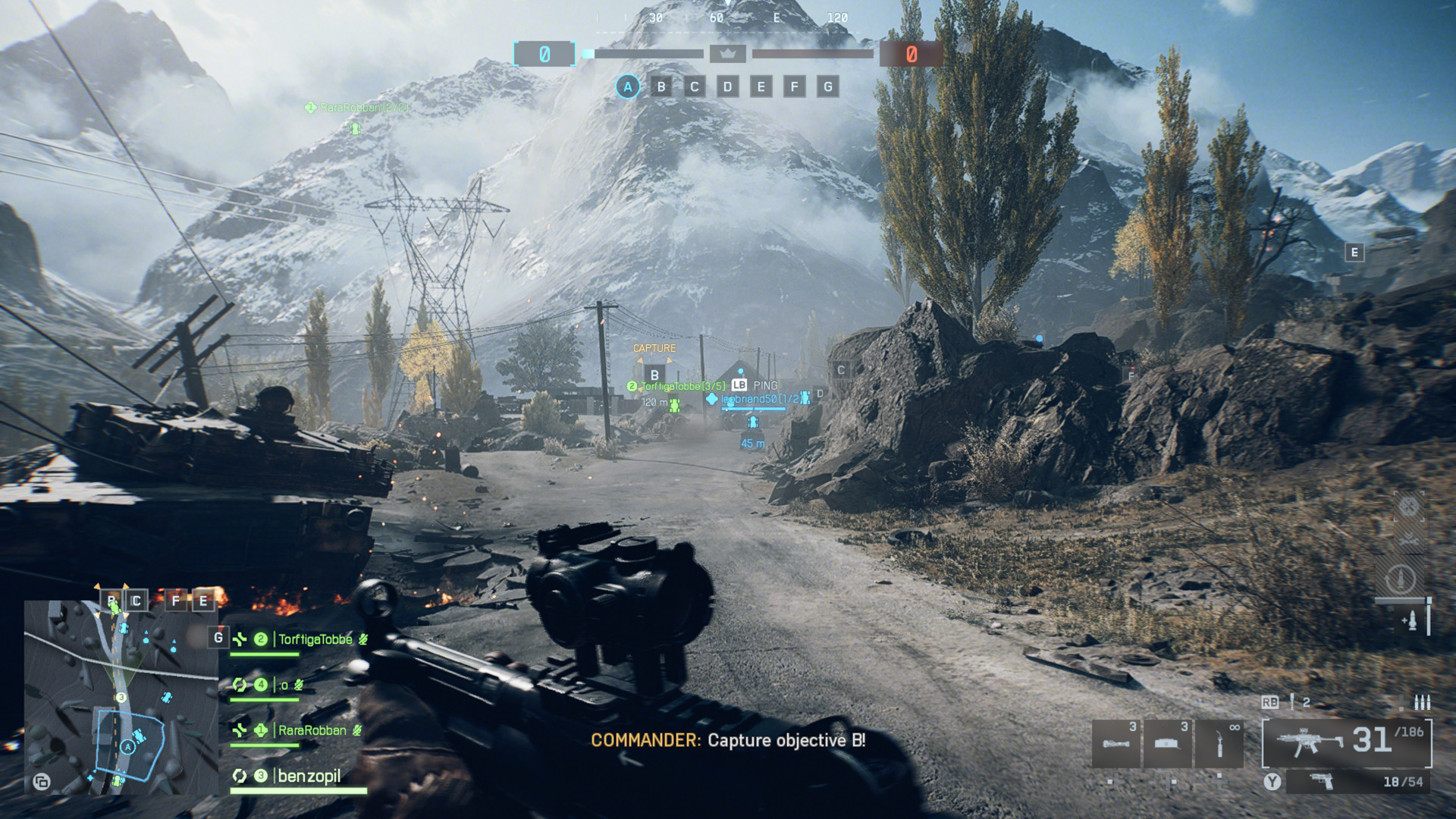This screenshot has width=1456, height=819.
Task: Click the minimap expand icon
Action: 42,782
